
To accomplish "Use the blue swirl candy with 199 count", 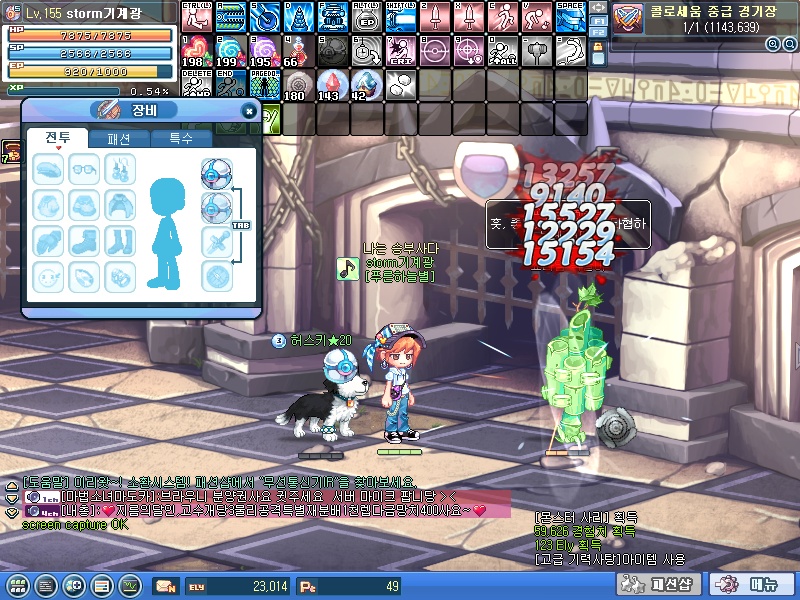I will [229, 51].
